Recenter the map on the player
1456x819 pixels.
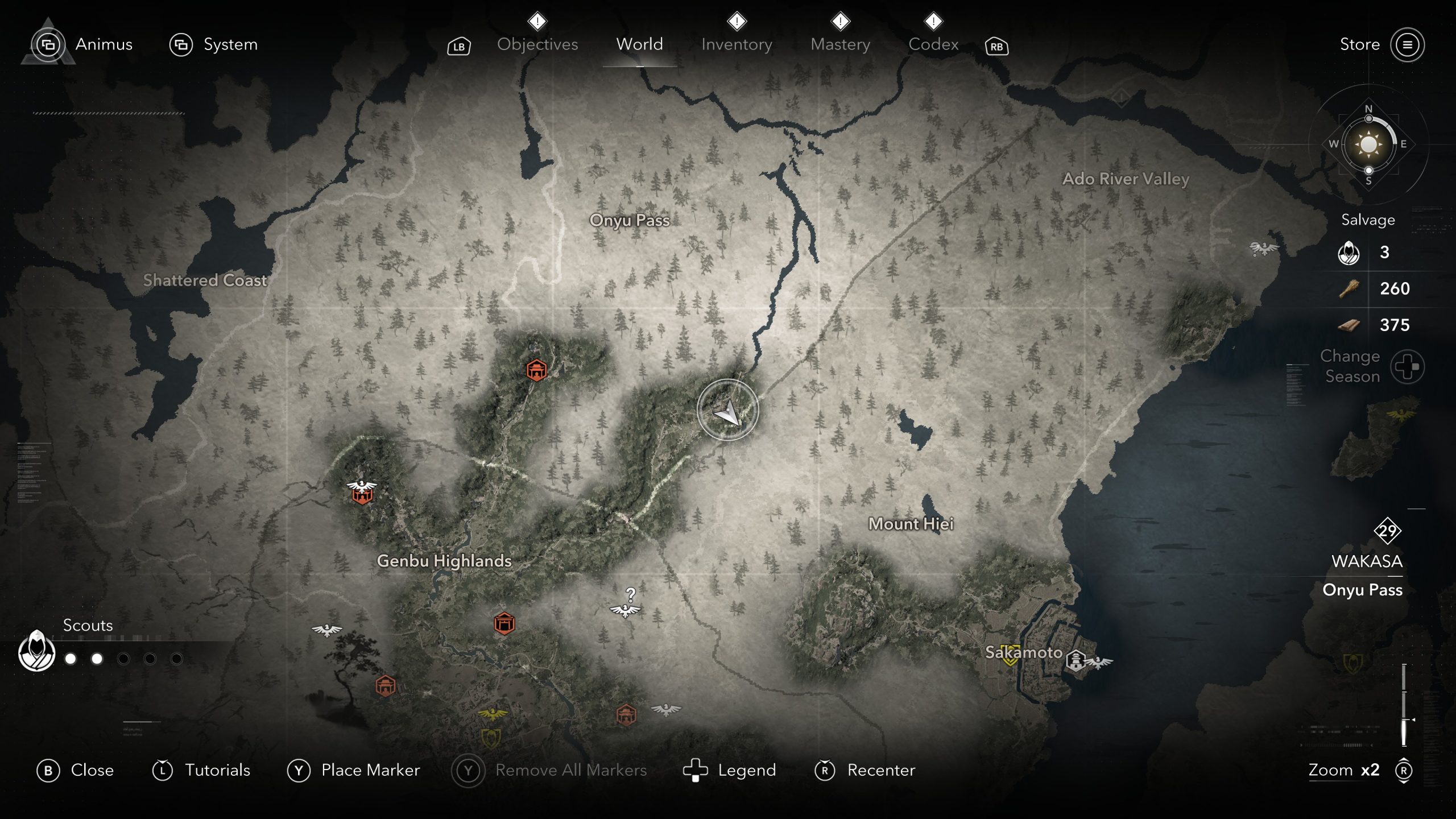(865, 770)
